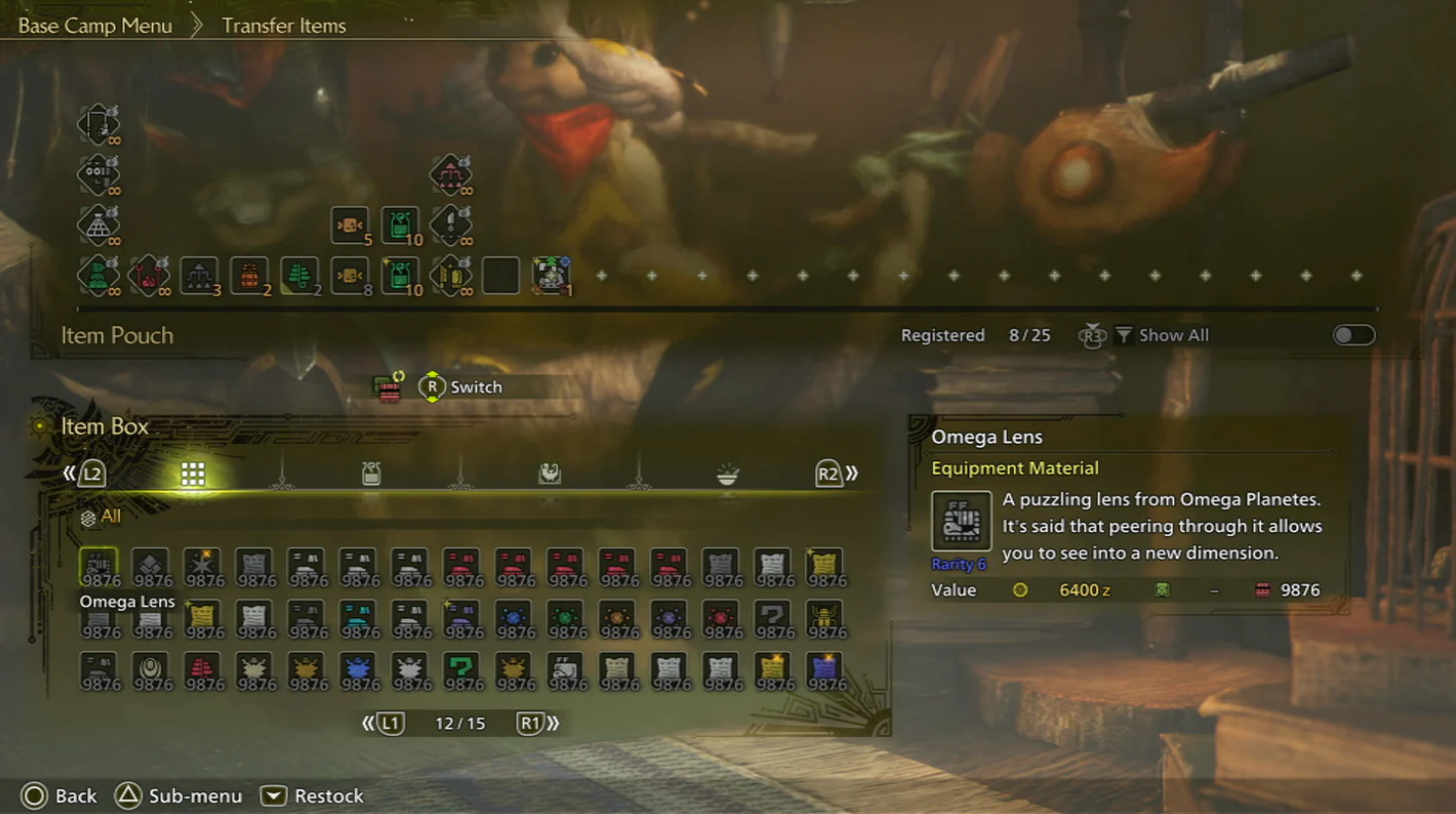The image size is (1456, 814).
Task: Open the all-items grid tab
Action: click(x=193, y=474)
